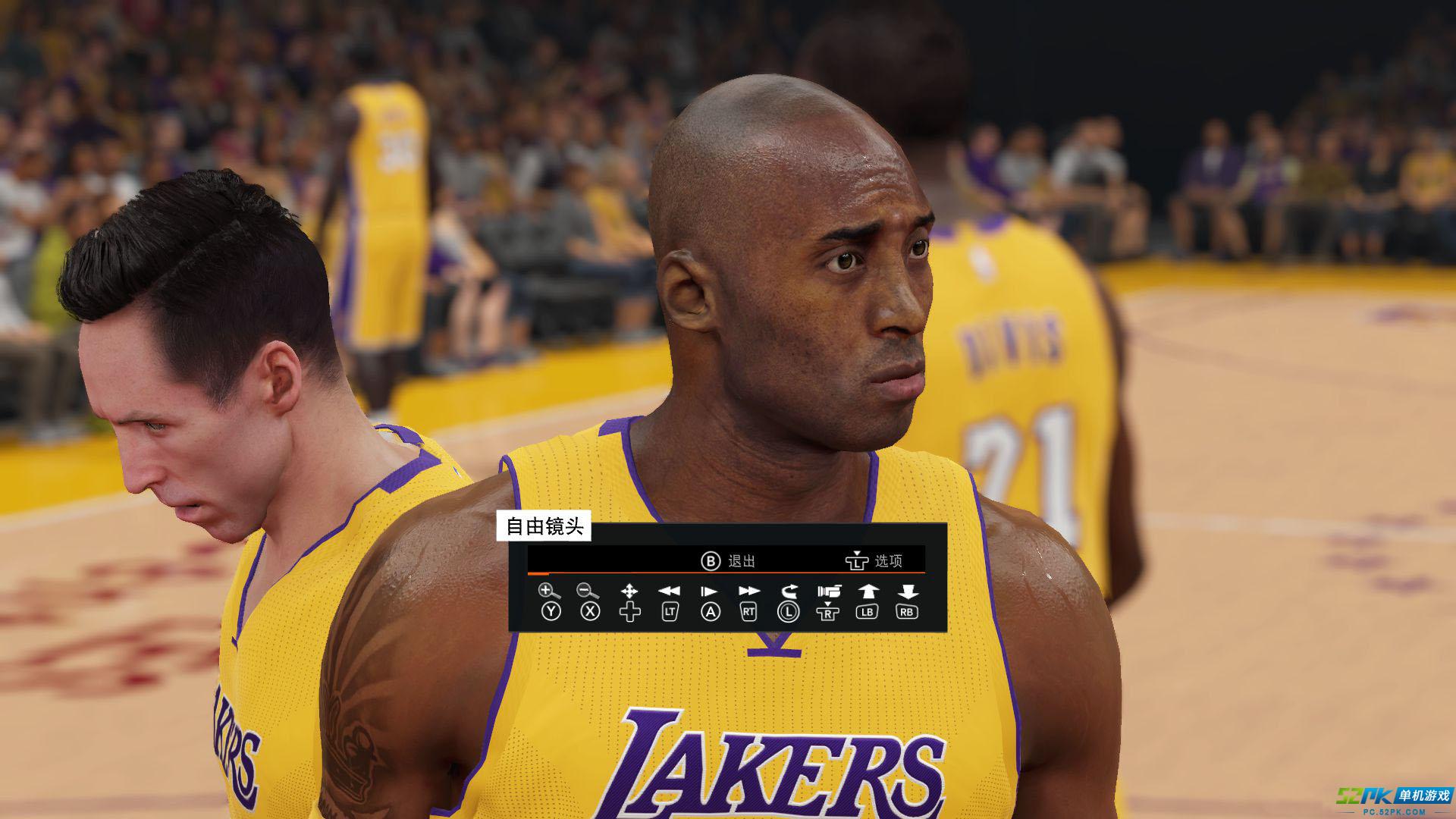The height and width of the screenshot is (819, 1456).
Task: Choose the 退出 exit option
Action: coord(729,561)
